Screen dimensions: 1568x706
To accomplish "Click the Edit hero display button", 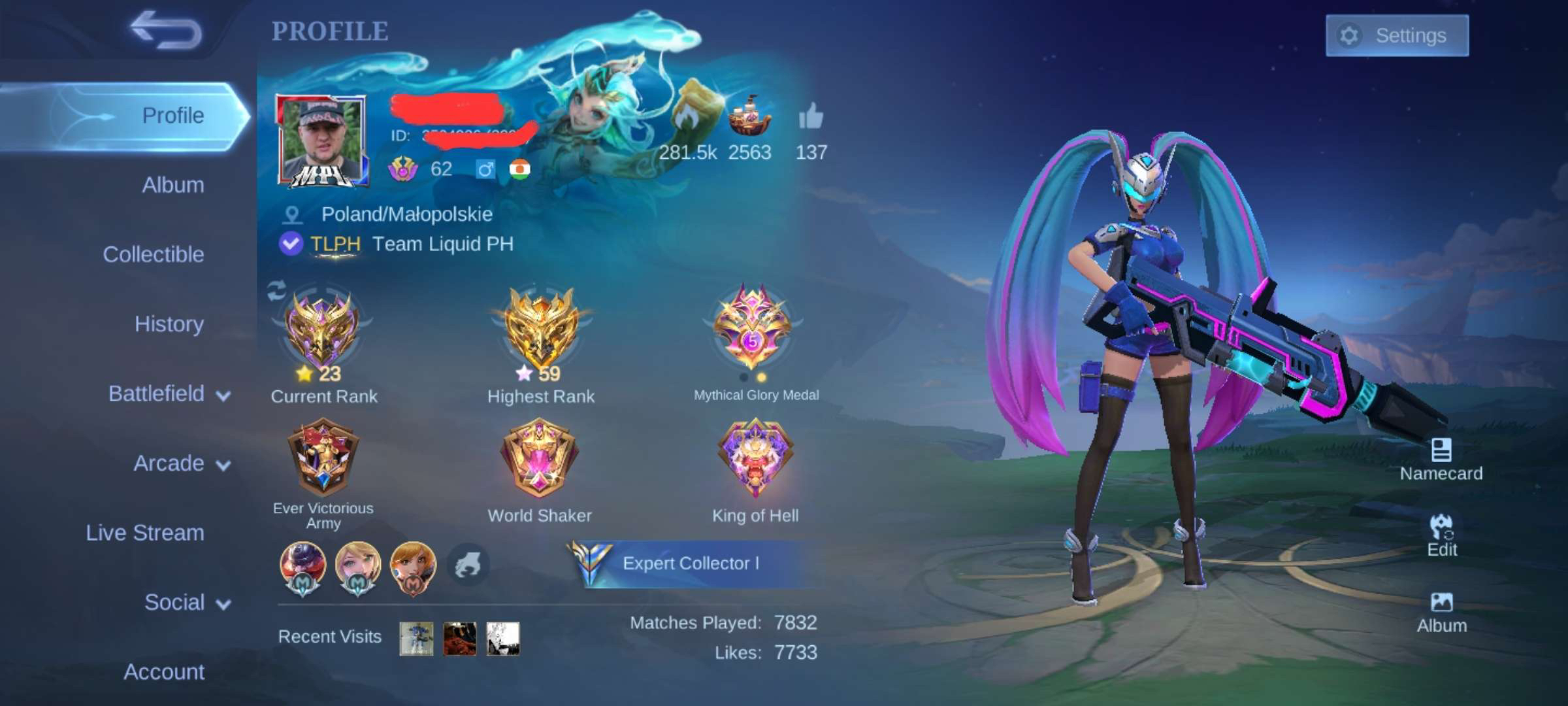I will point(1441,535).
